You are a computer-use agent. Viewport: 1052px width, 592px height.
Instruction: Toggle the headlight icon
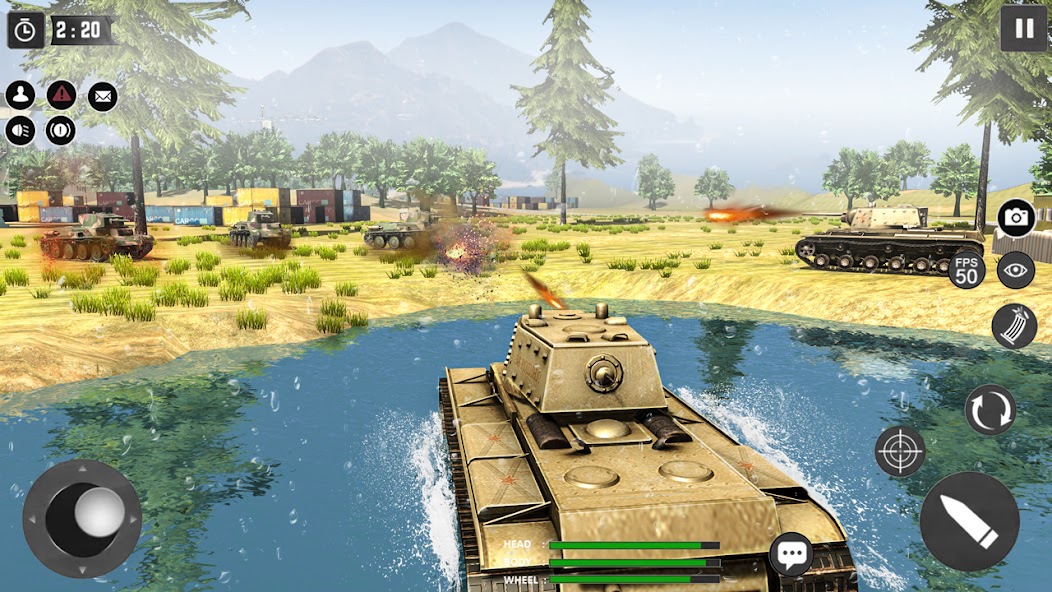tap(20, 130)
